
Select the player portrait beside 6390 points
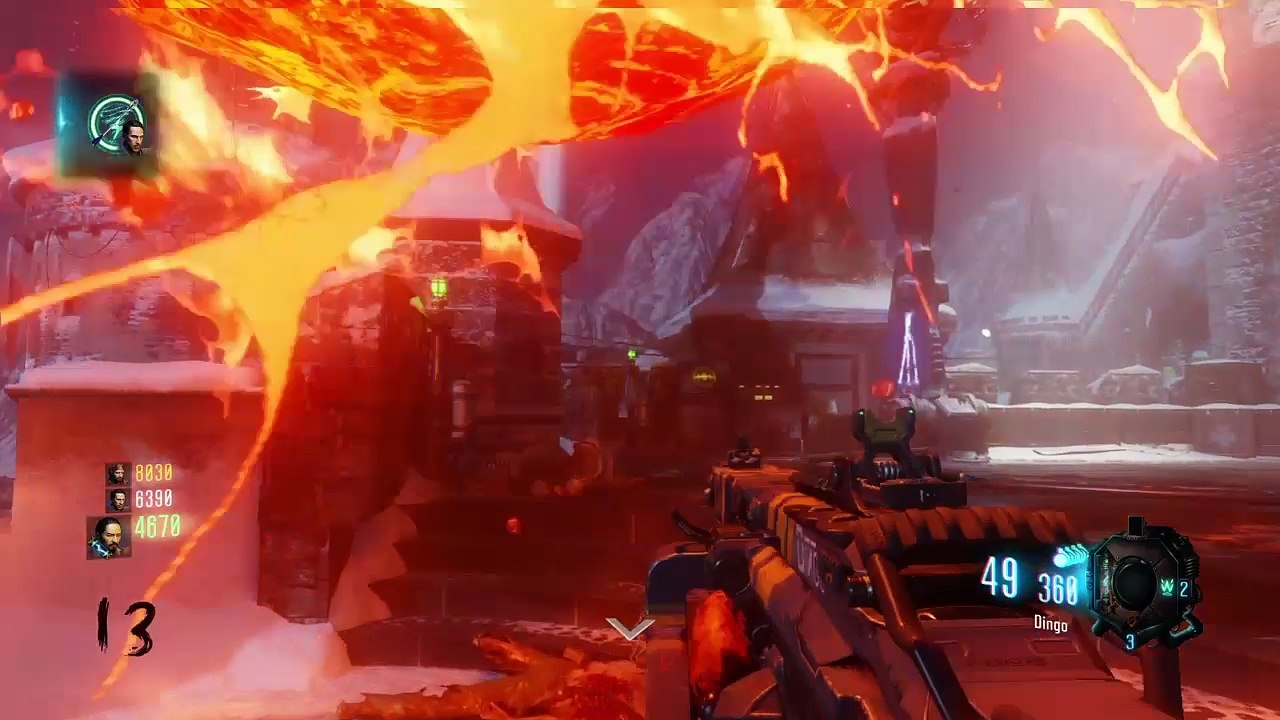tap(118, 498)
